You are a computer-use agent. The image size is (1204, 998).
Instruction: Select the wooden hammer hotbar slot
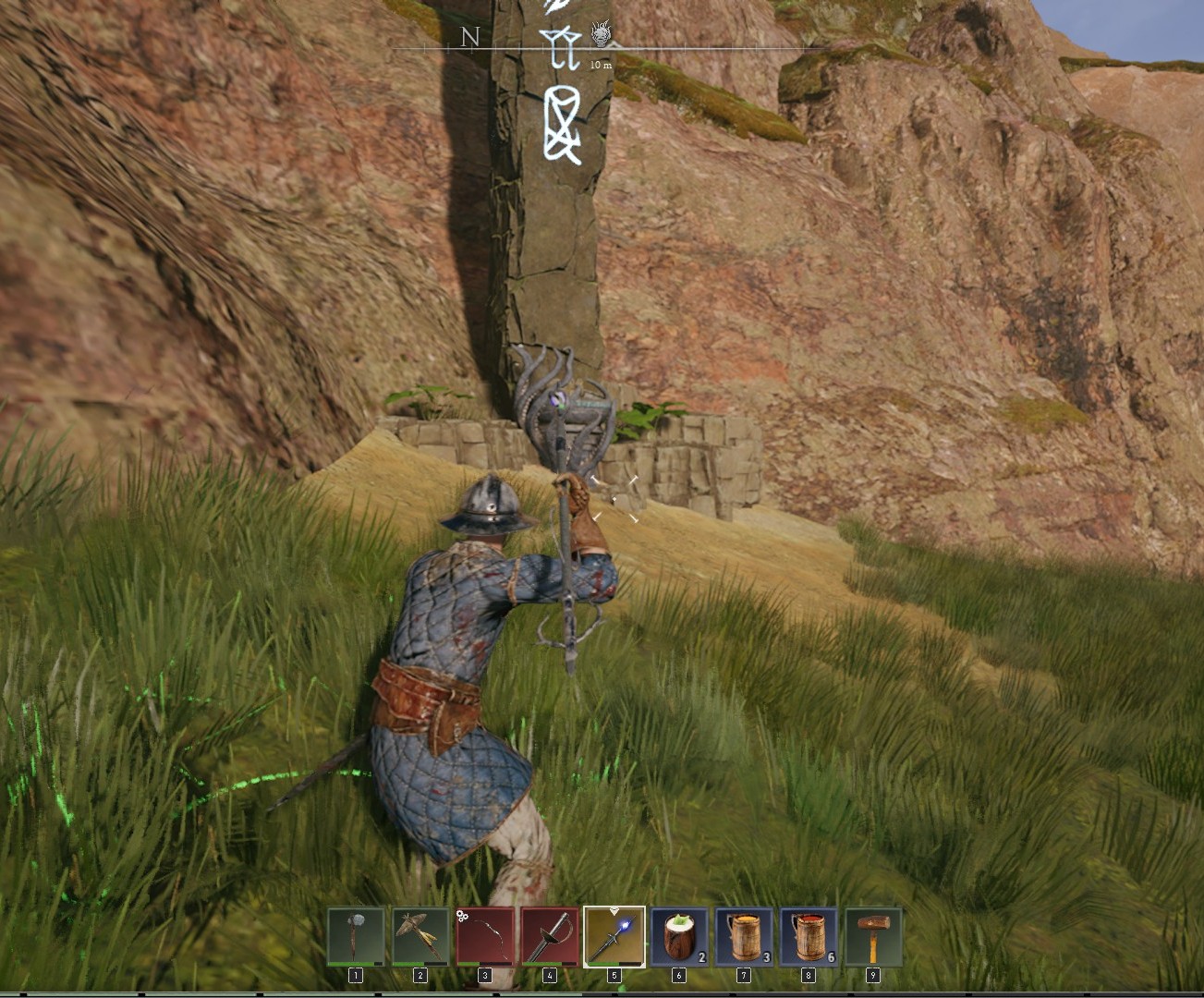pyautogui.click(x=873, y=937)
